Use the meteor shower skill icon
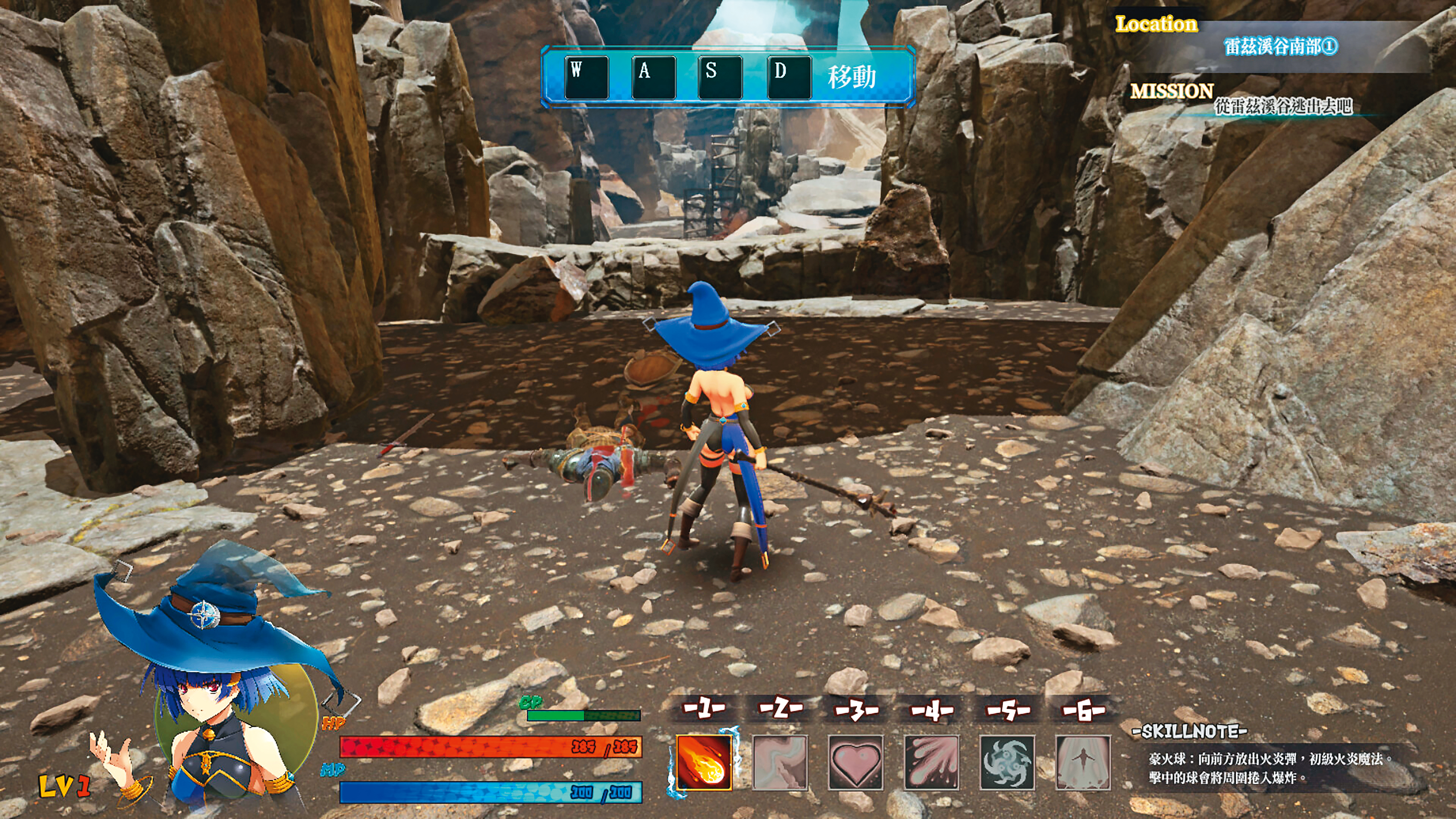Image resolution: width=1456 pixels, height=819 pixels. click(x=932, y=762)
